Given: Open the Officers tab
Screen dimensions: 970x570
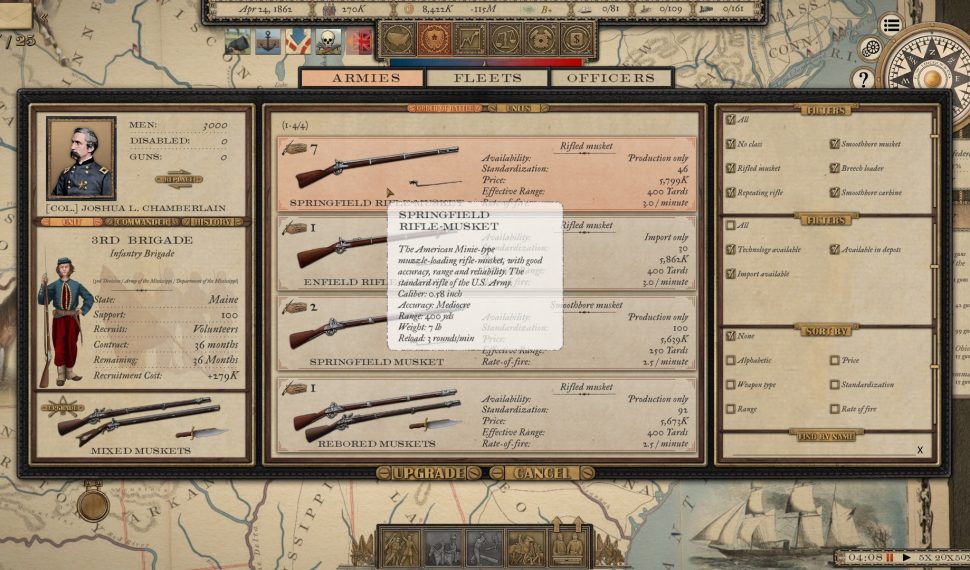Looking at the screenshot, I should click(x=611, y=78).
